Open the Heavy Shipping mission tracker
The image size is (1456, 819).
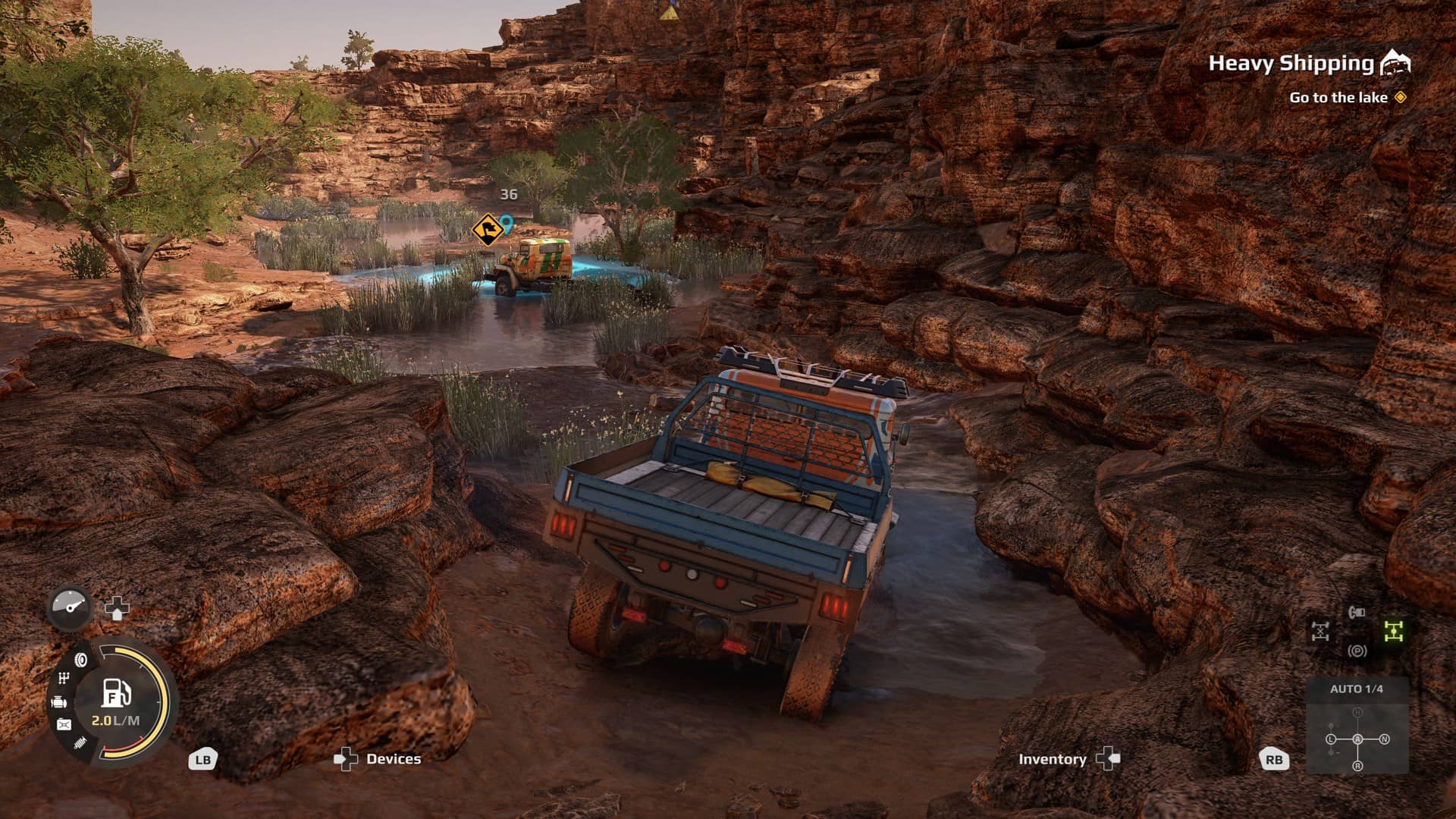coord(1291,64)
